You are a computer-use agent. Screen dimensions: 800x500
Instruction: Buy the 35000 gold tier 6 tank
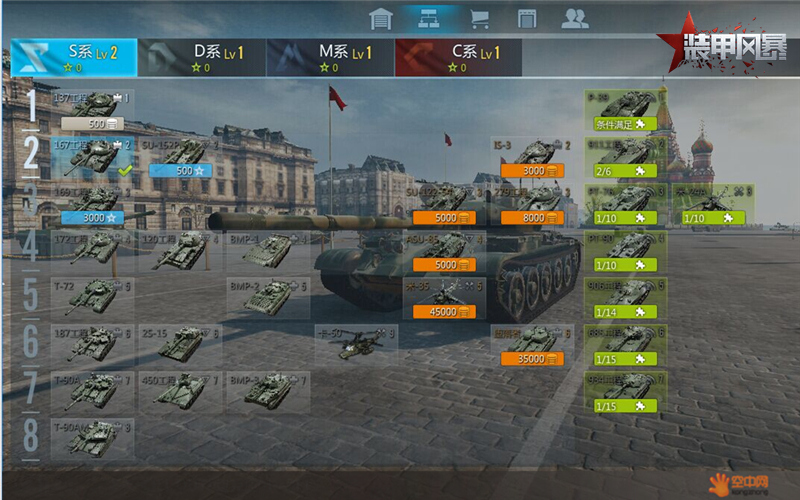pyautogui.click(x=532, y=358)
